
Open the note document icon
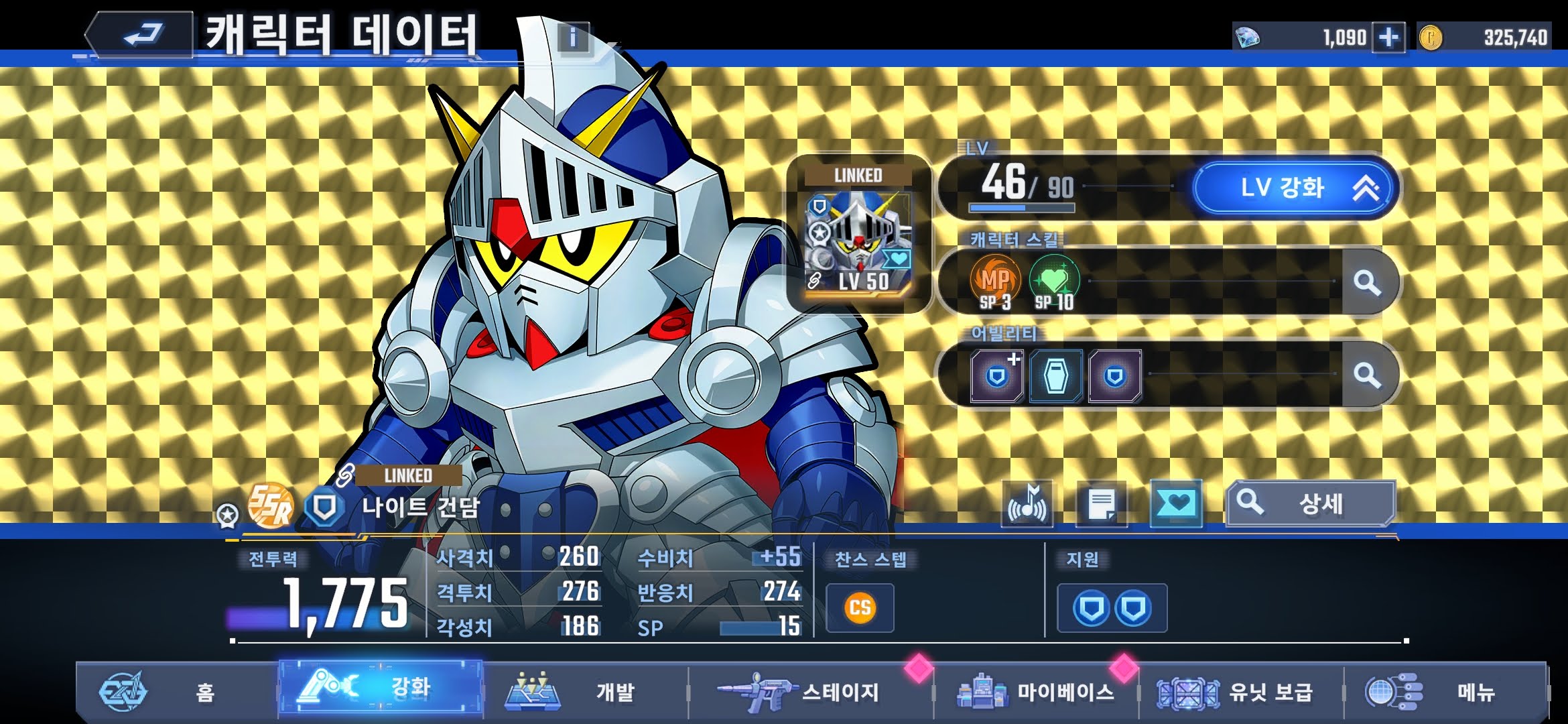point(1101,504)
